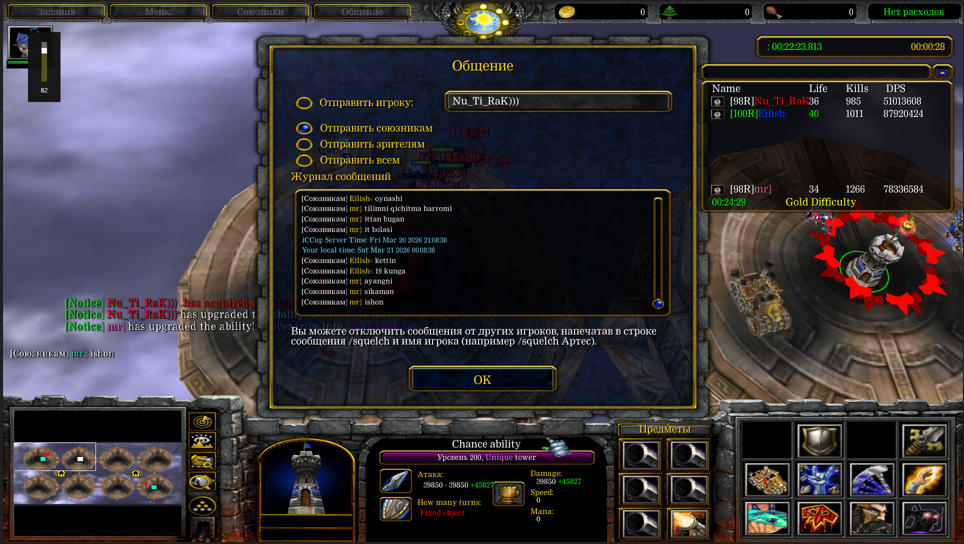Open the Quests menu button
The width and height of the screenshot is (964, 544).
pyautogui.click(x=56, y=12)
